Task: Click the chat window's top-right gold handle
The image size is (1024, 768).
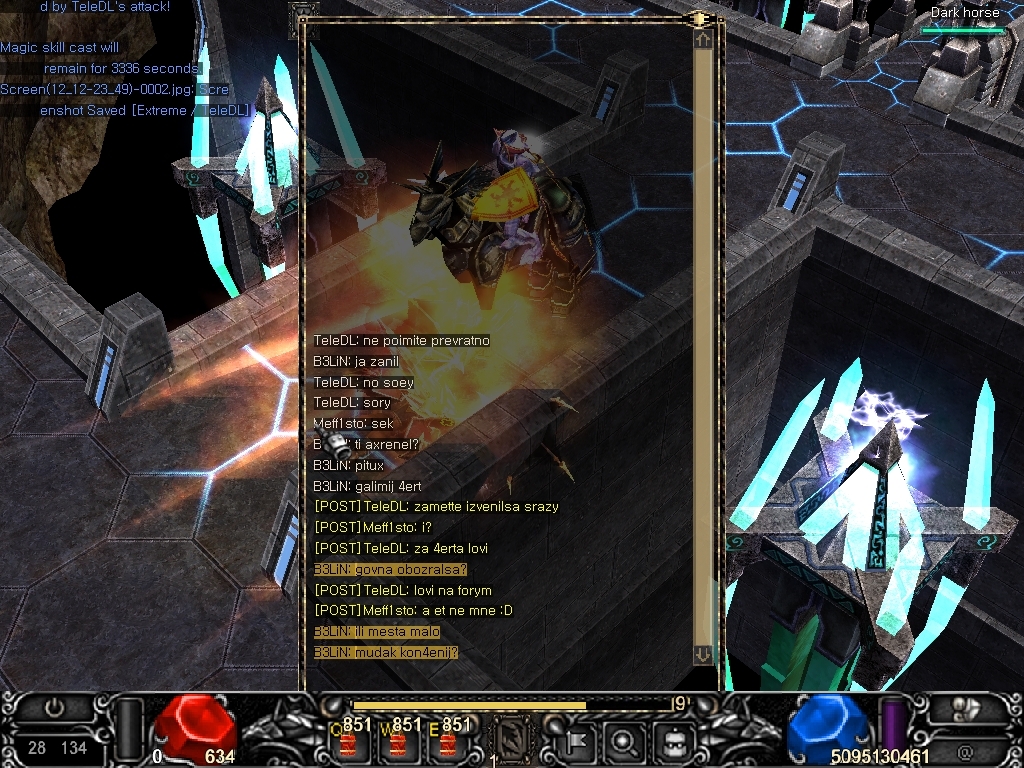Action: tap(698, 18)
